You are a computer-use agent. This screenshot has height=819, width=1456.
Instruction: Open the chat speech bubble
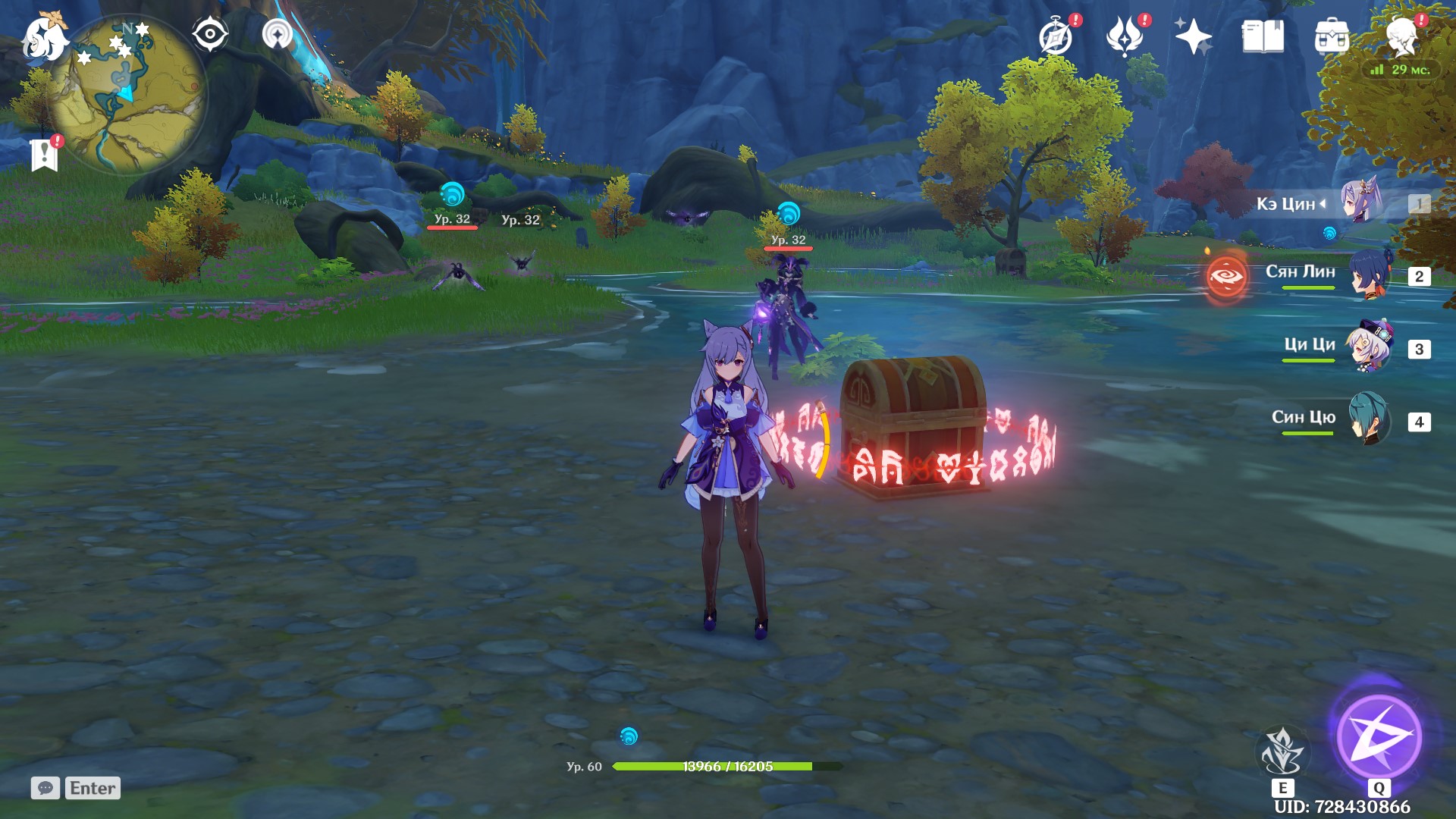[47, 788]
